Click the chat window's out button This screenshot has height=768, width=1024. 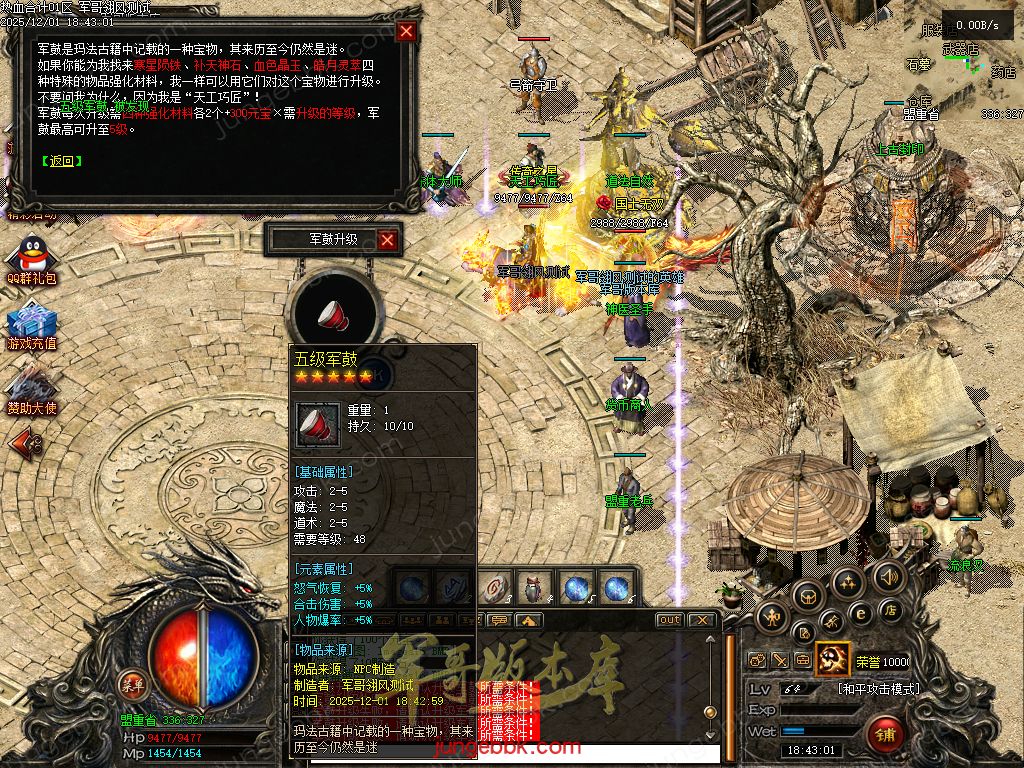coord(670,620)
